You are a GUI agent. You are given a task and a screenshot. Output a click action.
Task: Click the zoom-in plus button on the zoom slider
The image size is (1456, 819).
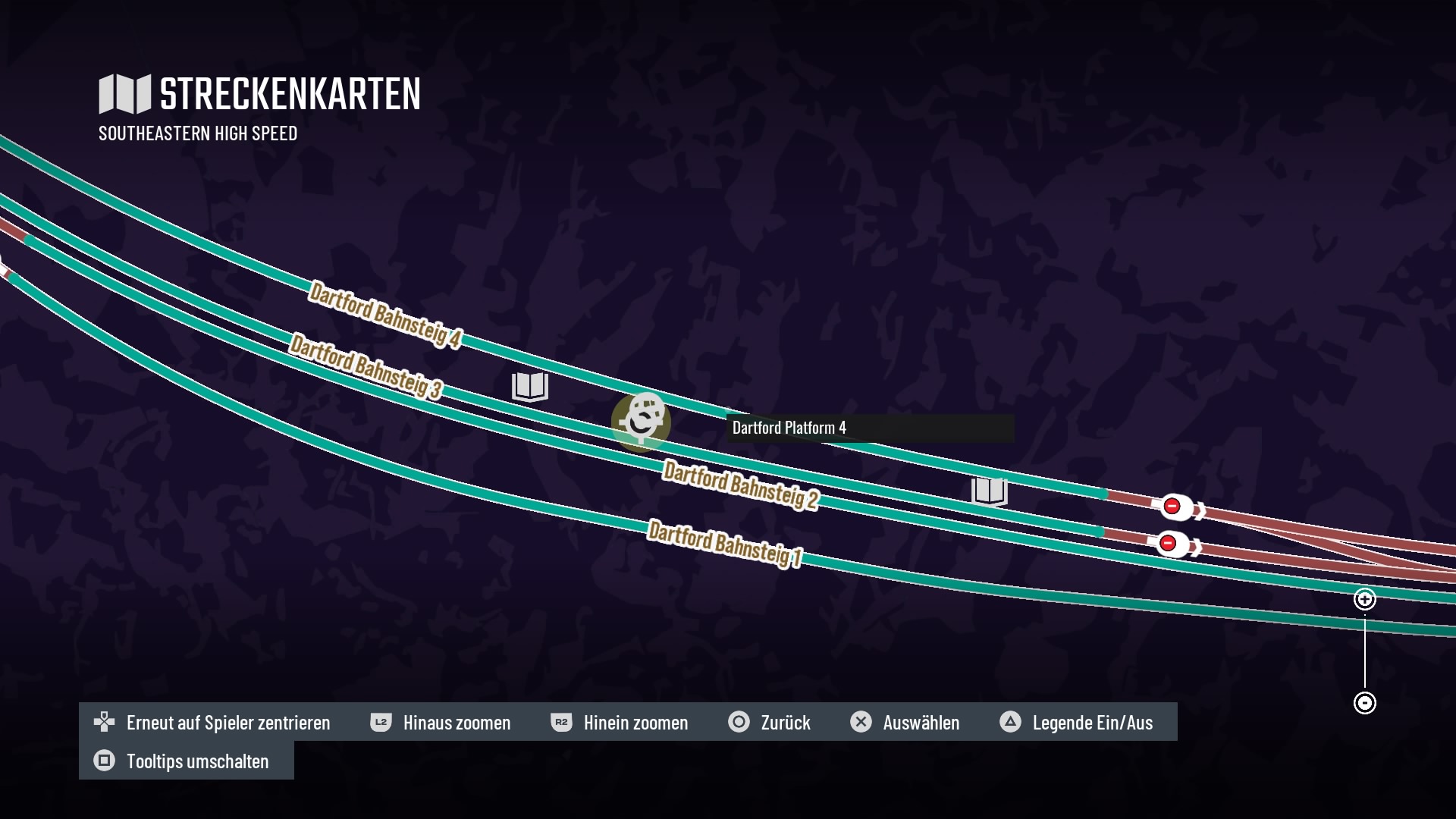(x=1364, y=599)
